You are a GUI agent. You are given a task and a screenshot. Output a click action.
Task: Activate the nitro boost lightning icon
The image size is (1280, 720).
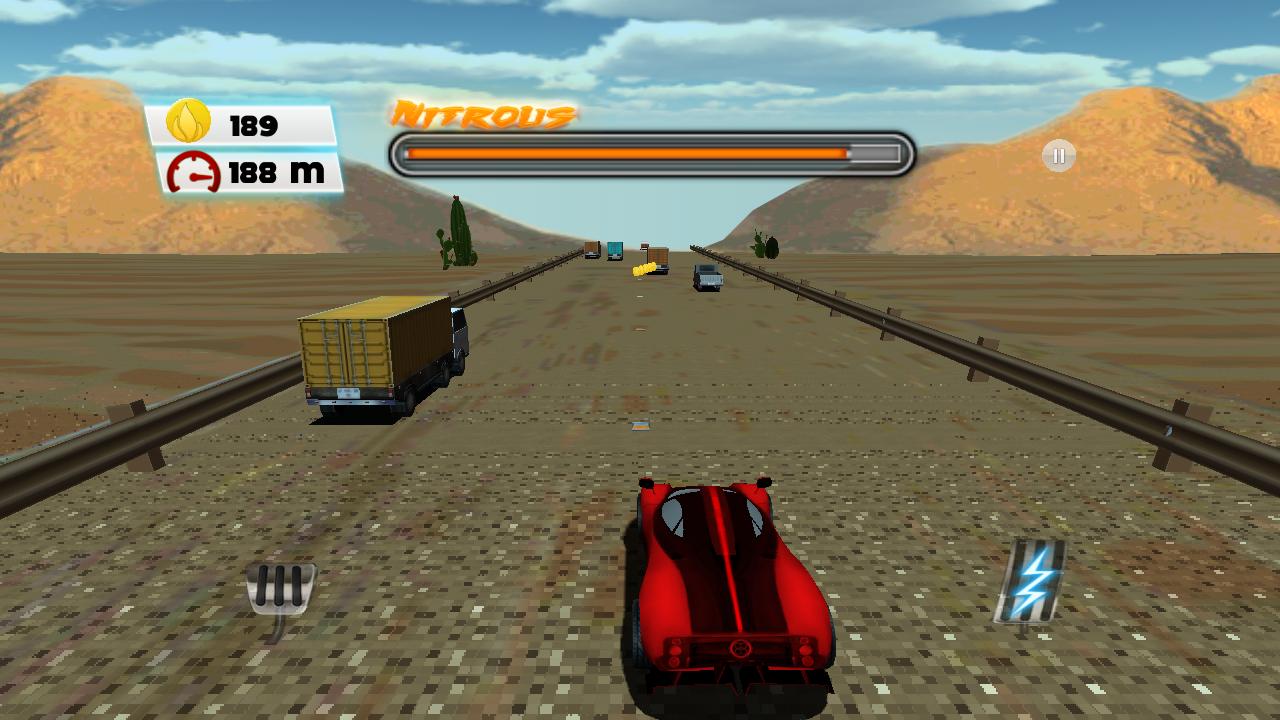1031,581
